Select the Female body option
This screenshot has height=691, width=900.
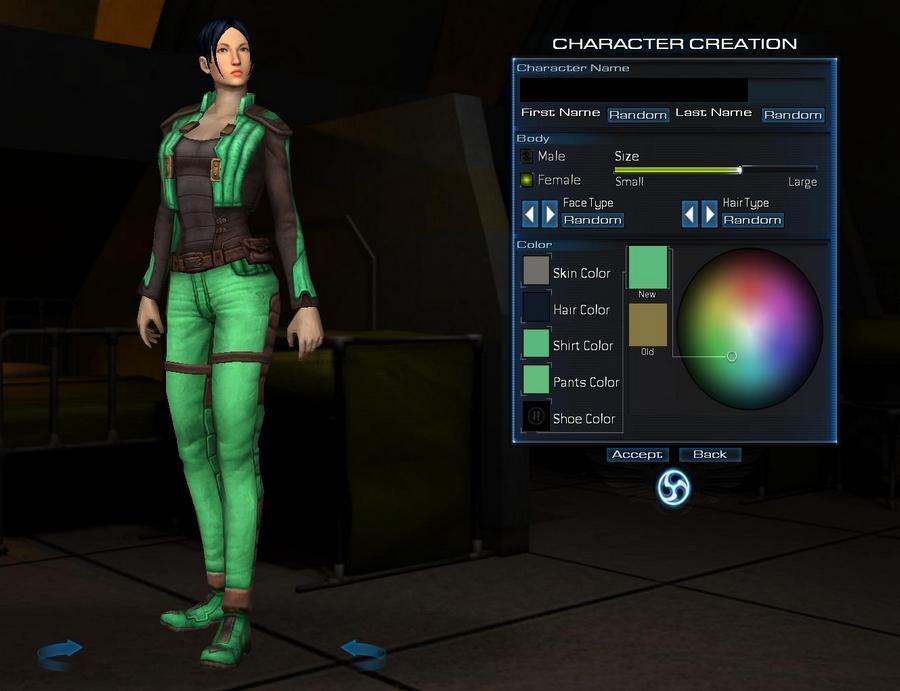[527, 181]
